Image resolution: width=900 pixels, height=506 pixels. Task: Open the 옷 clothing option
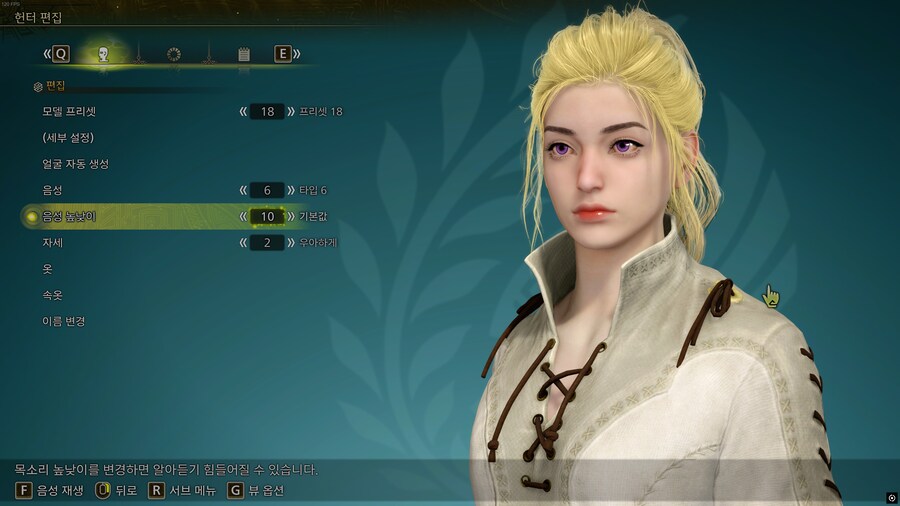(x=47, y=269)
